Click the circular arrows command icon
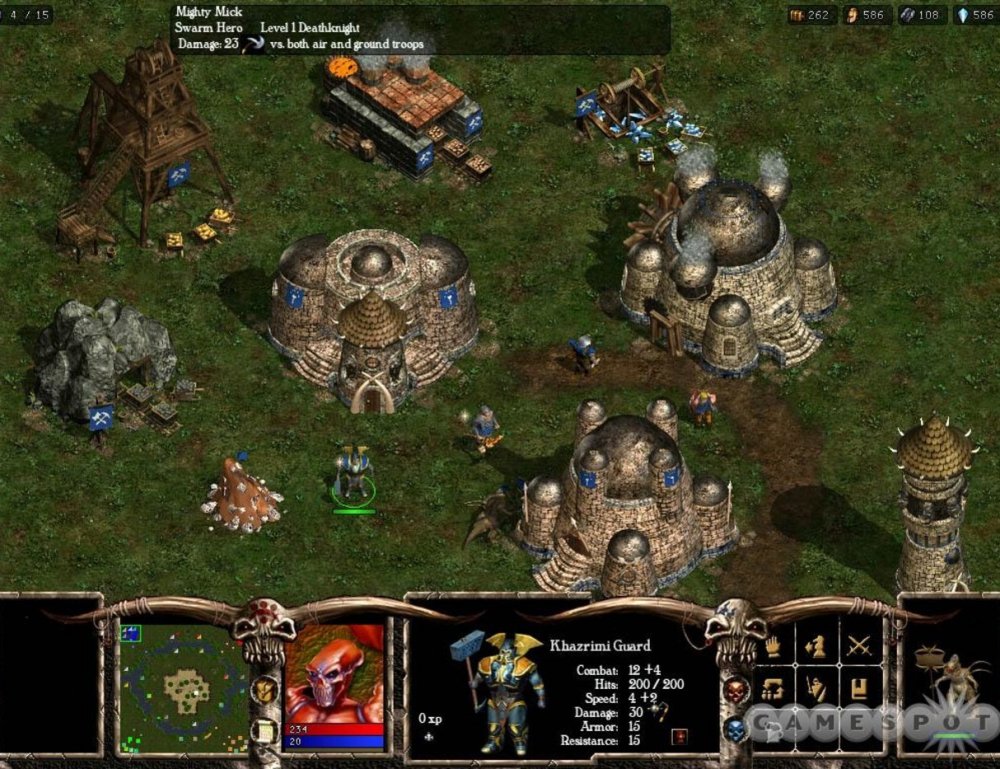 pos(772,689)
